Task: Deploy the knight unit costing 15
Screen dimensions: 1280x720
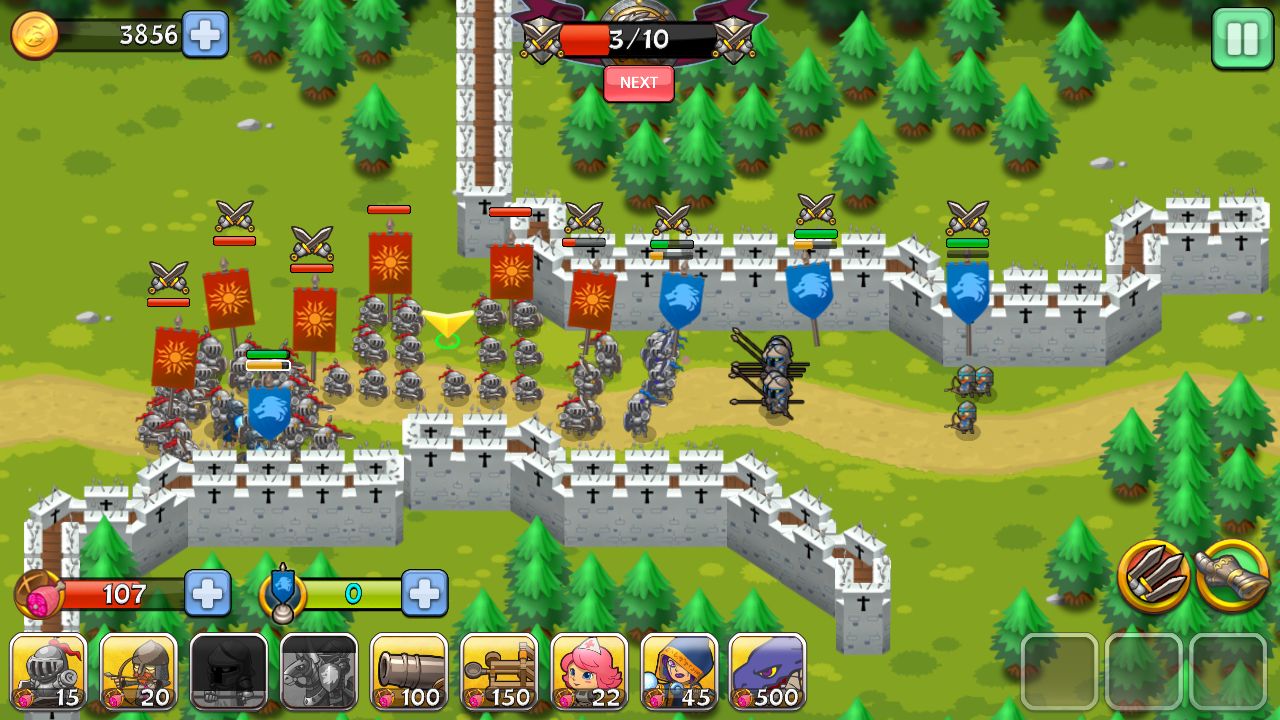Action: tap(48, 672)
